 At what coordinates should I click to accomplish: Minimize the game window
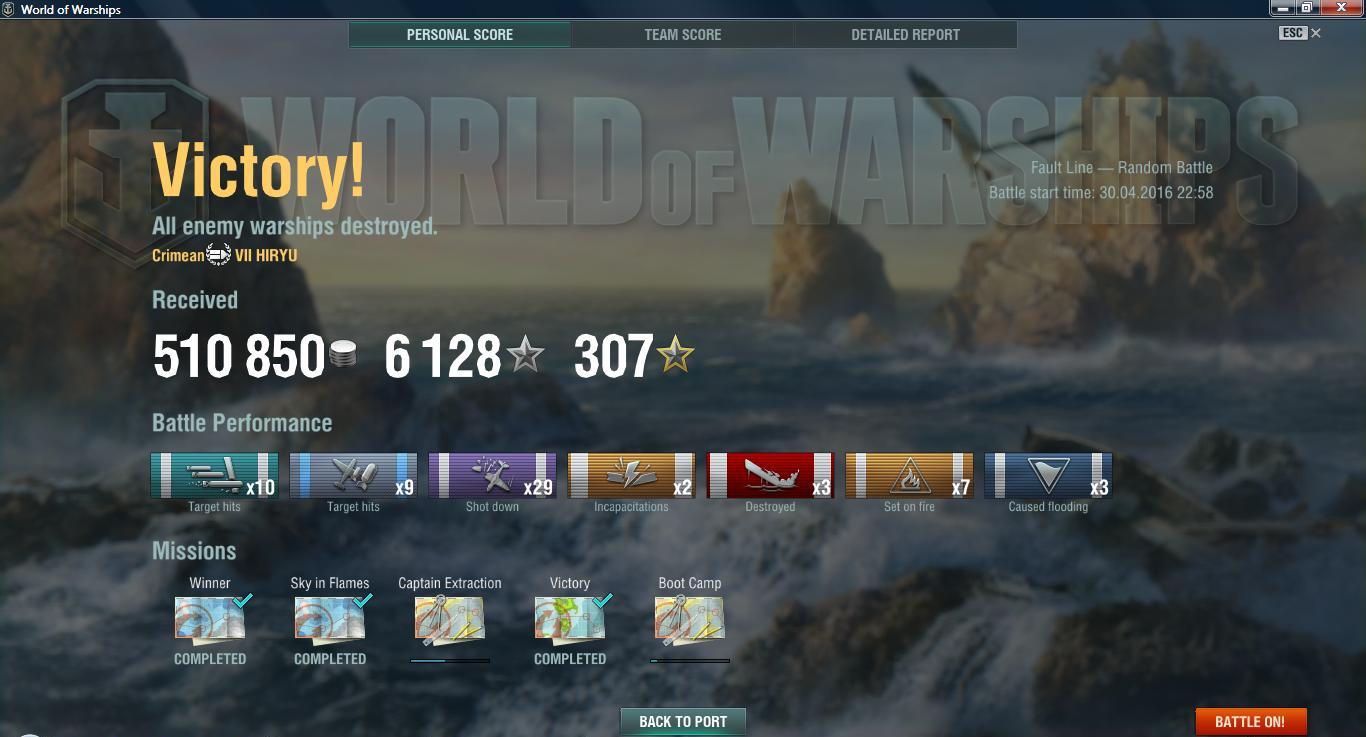point(1283,8)
